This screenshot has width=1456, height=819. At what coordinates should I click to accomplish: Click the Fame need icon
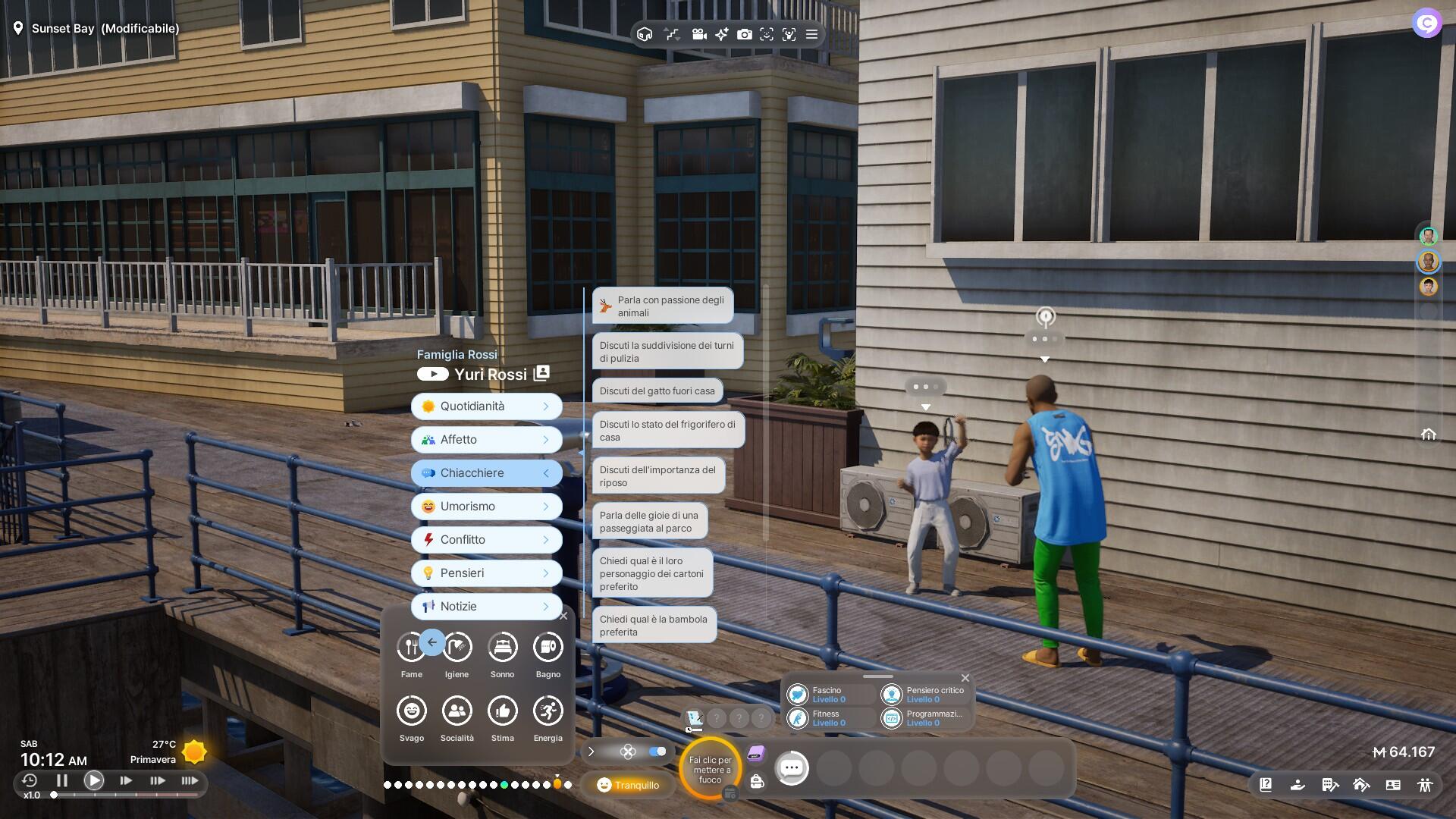[x=411, y=648]
